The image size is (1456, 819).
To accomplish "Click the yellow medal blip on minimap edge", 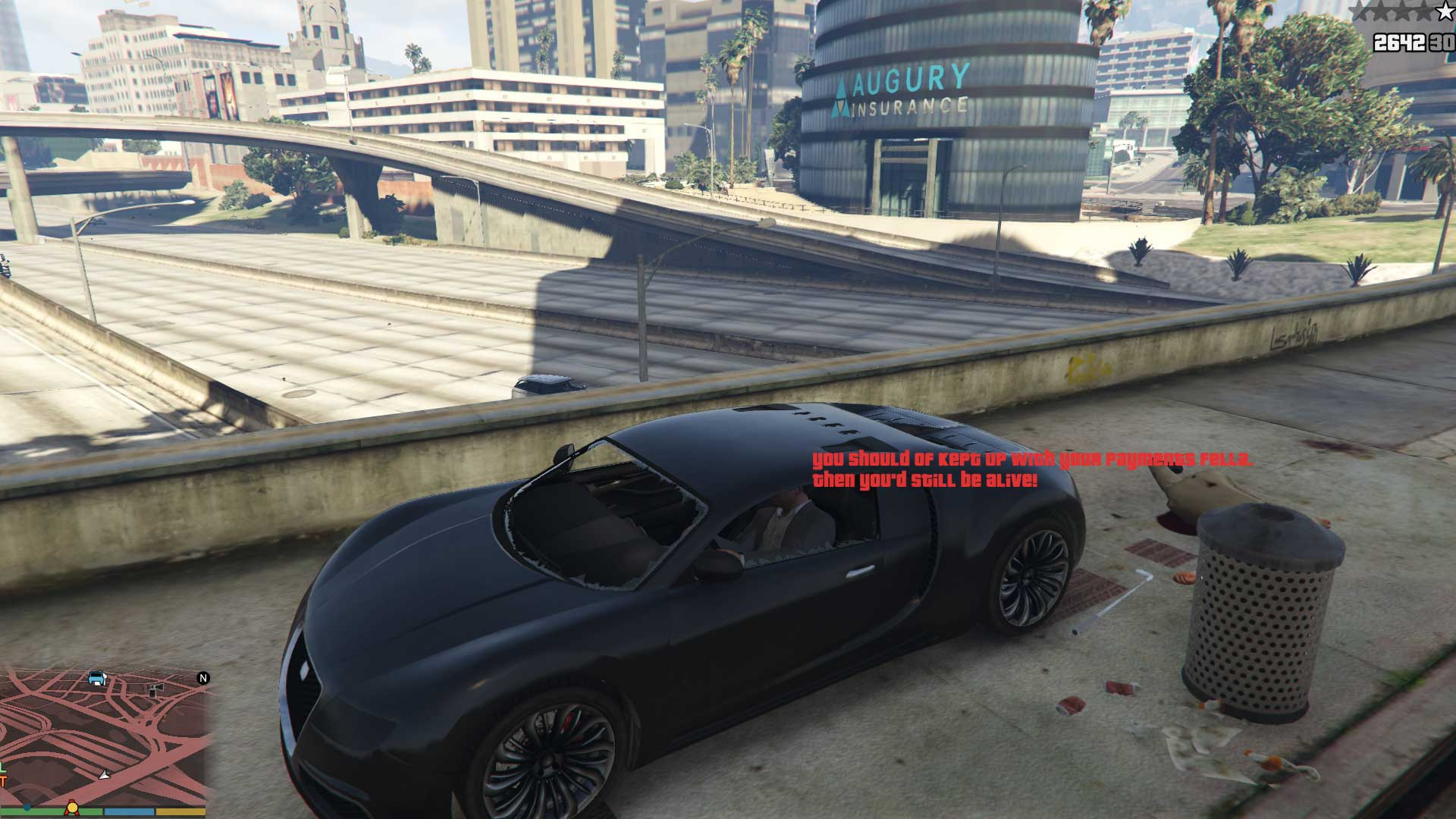I will pos(73,806).
